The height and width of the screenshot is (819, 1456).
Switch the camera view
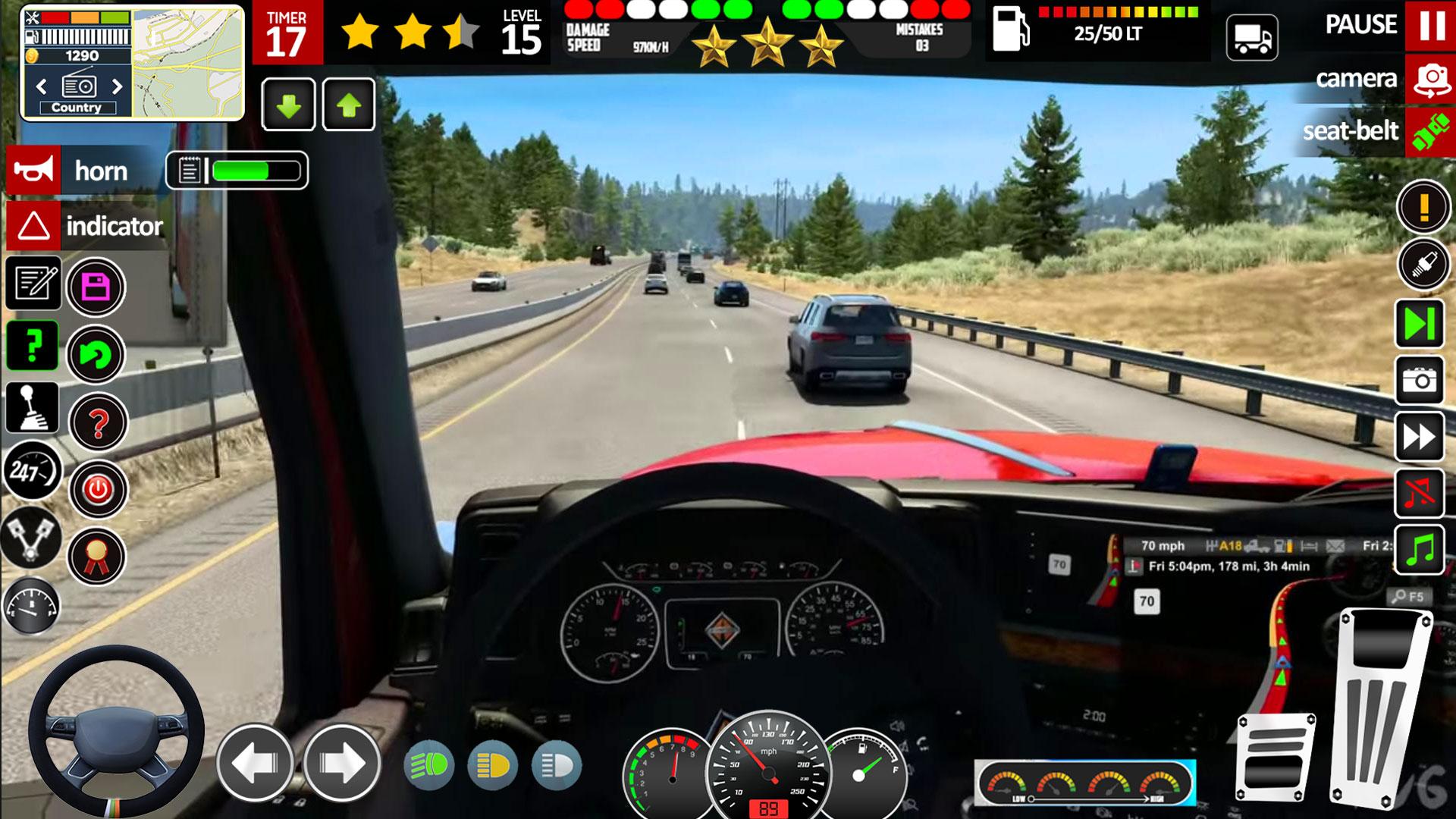click(1431, 79)
